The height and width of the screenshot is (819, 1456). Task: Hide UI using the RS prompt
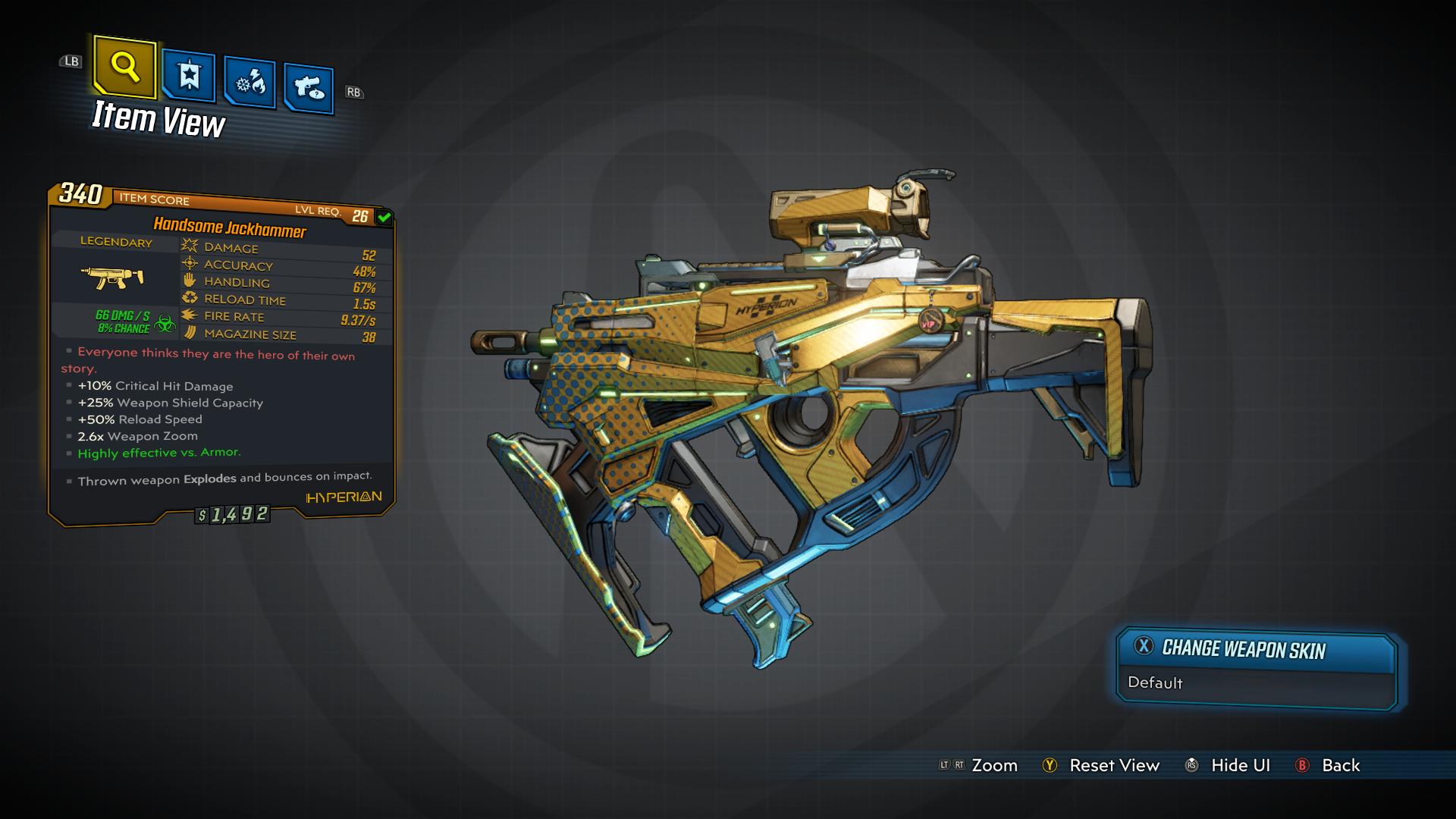(x=1230, y=765)
